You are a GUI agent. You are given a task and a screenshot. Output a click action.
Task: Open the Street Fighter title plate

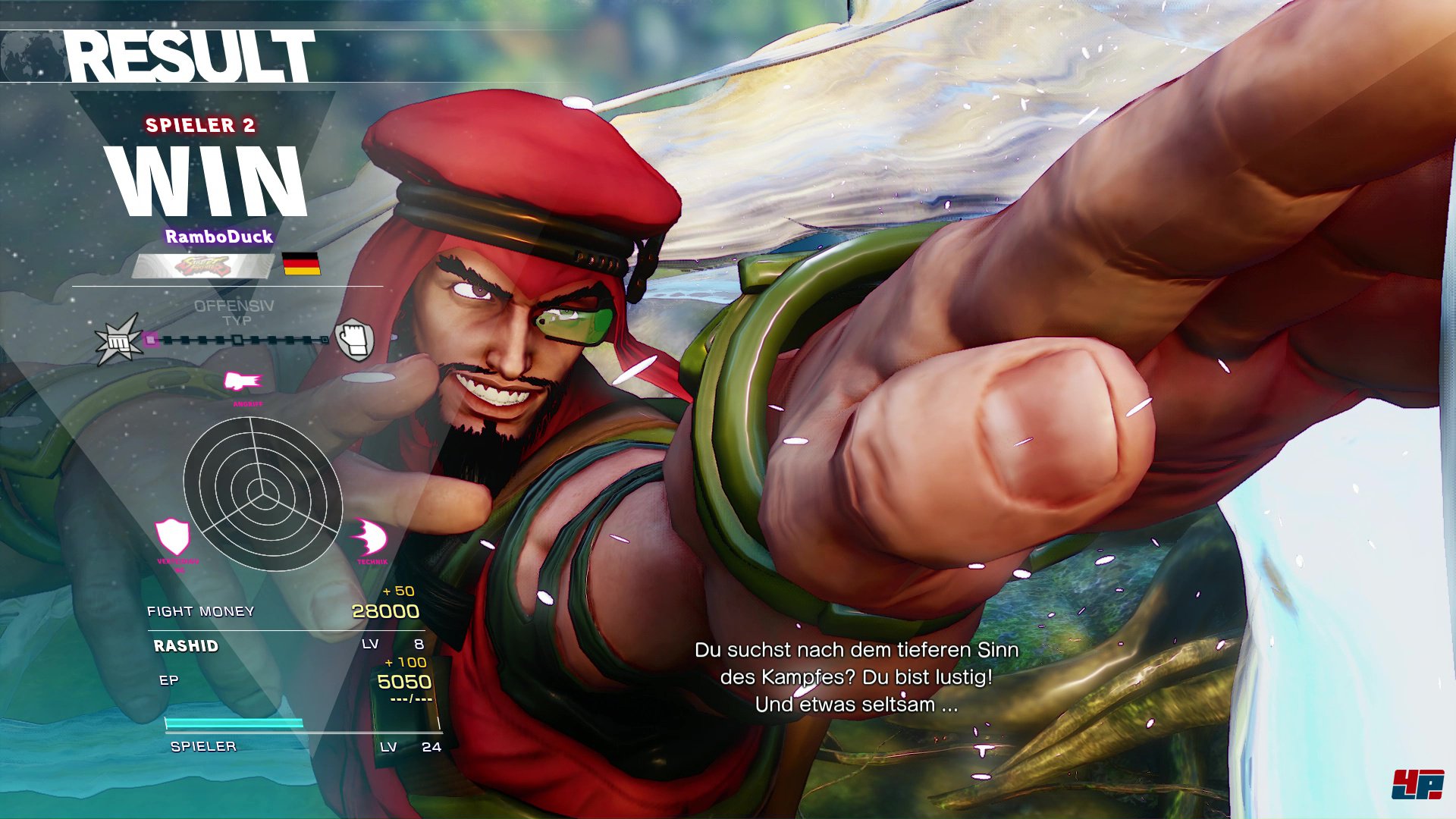[x=202, y=266]
